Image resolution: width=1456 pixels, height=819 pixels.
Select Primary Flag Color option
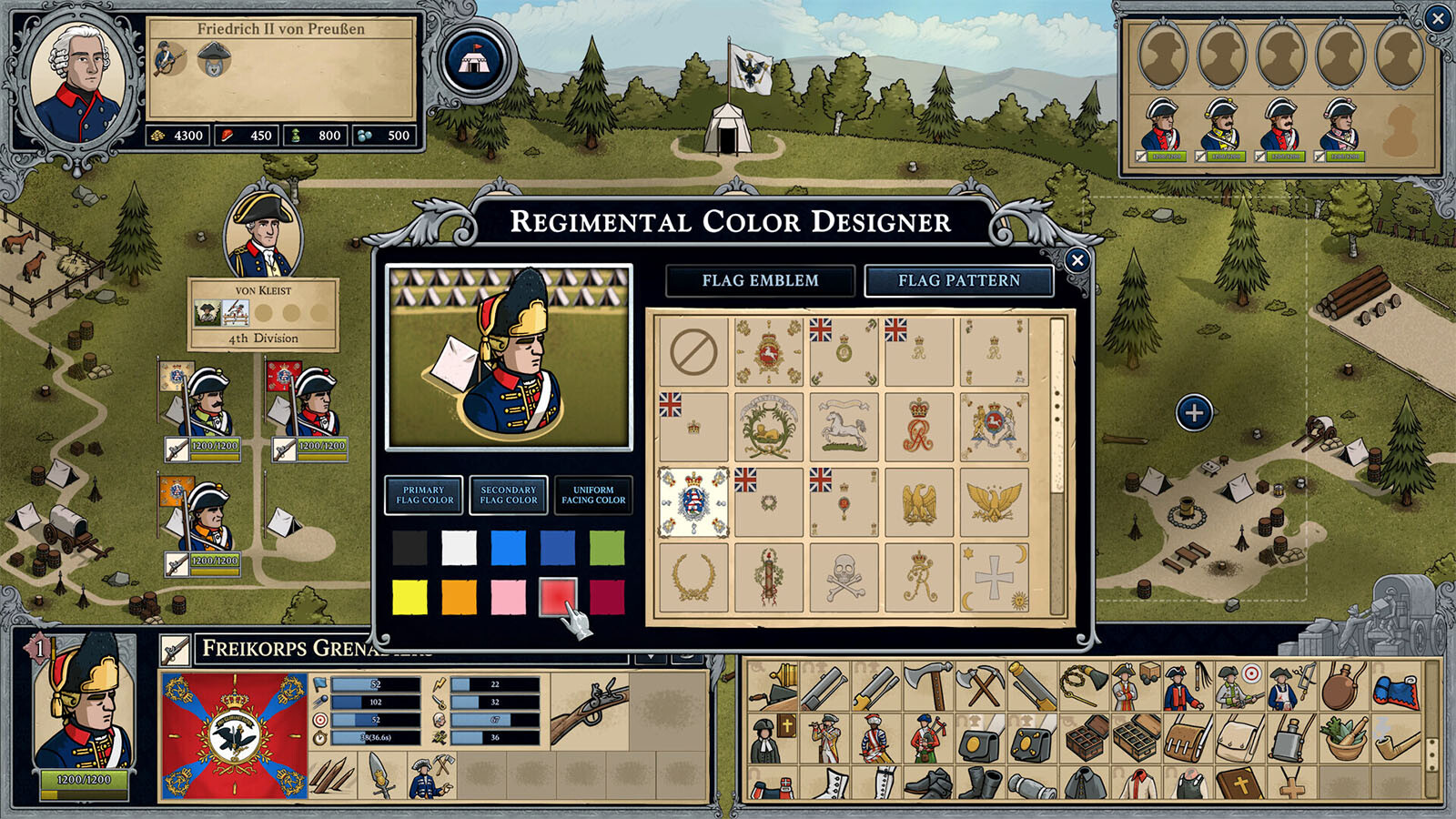(x=424, y=495)
